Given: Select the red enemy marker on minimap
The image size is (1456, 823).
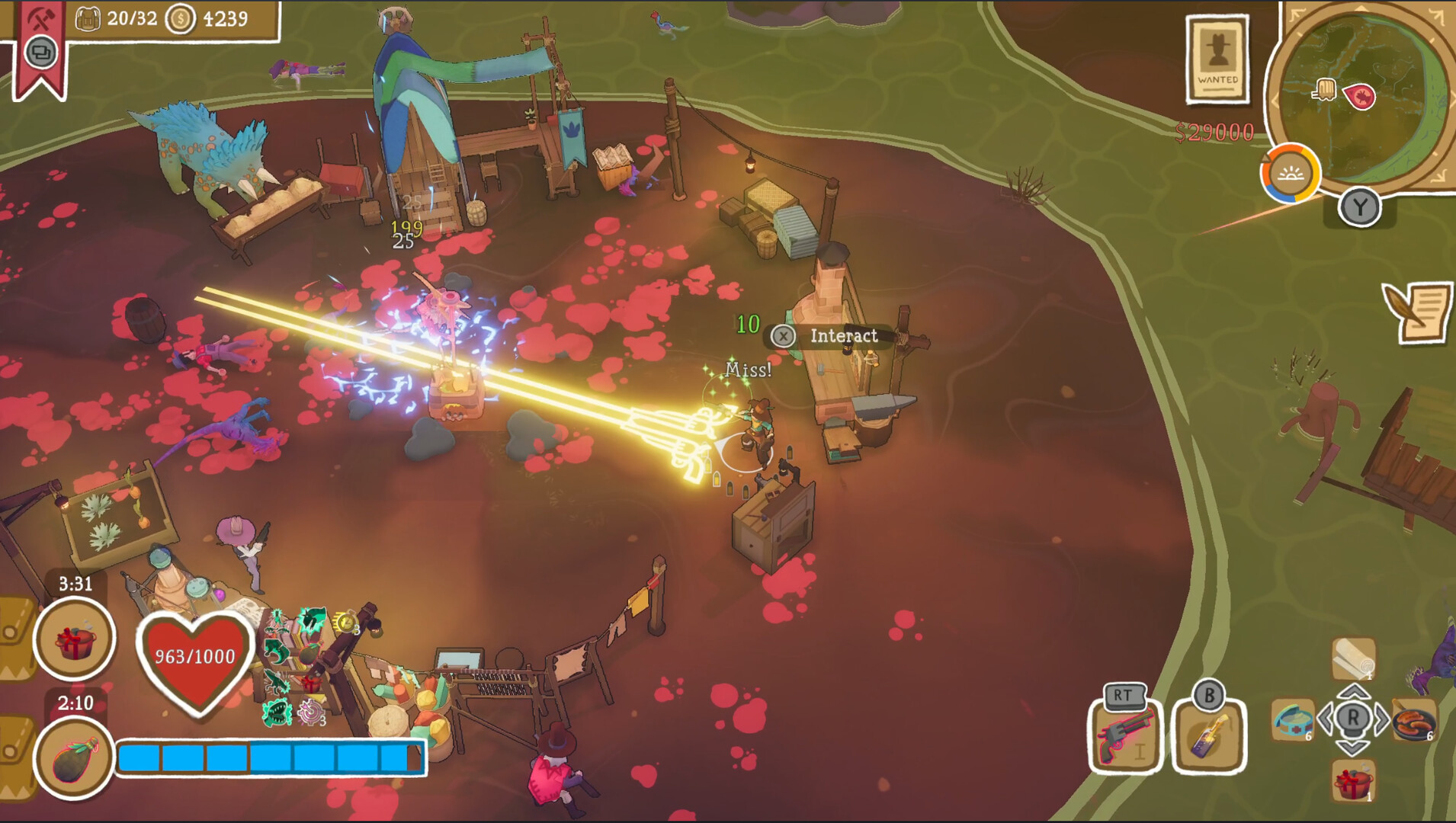Looking at the screenshot, I should tap(1361, 97).
